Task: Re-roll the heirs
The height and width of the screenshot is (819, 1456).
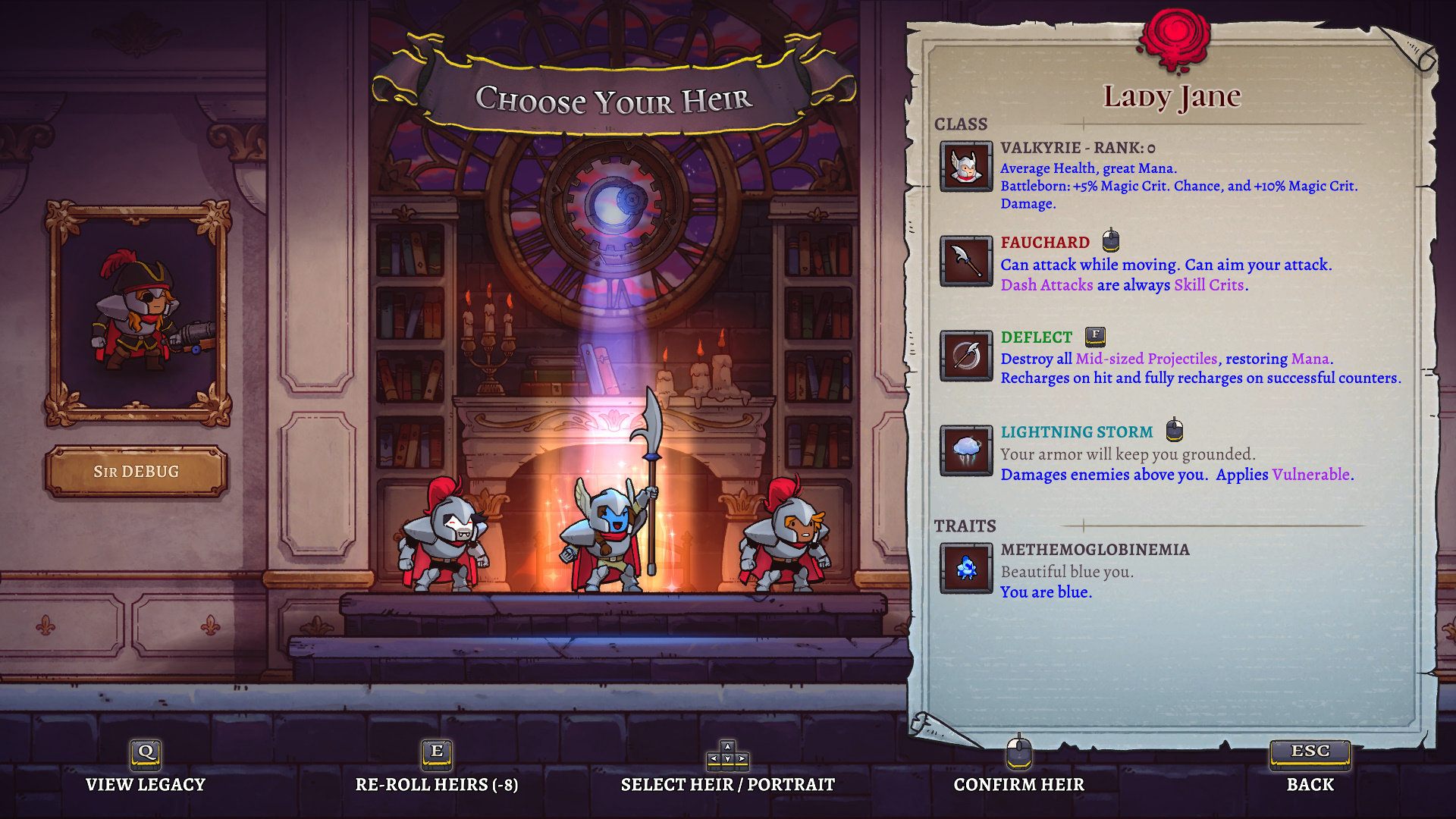Action: [437, 767]
